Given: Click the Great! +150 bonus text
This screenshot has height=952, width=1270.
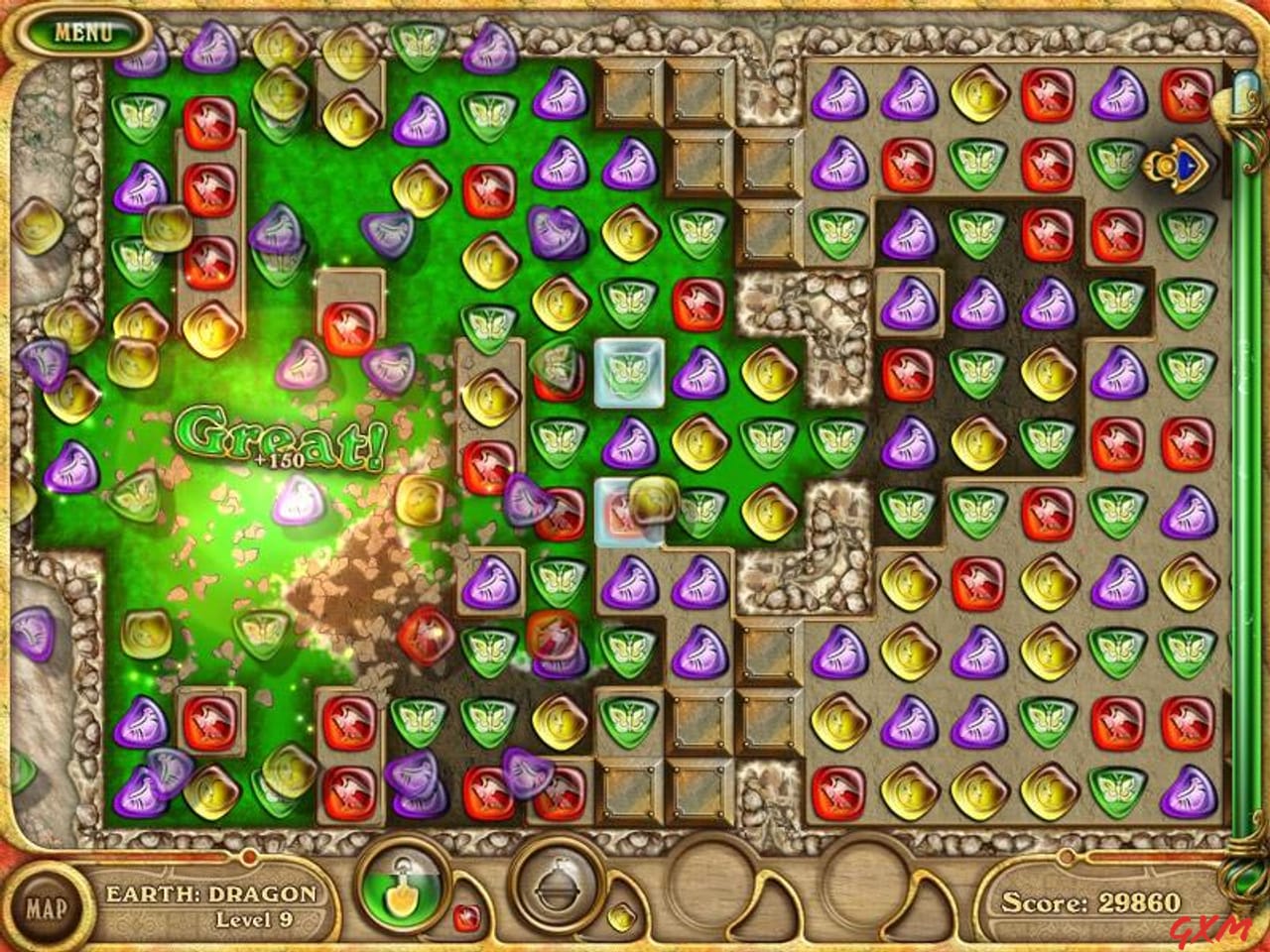Looking at the screenshot, I should point(281,443).
